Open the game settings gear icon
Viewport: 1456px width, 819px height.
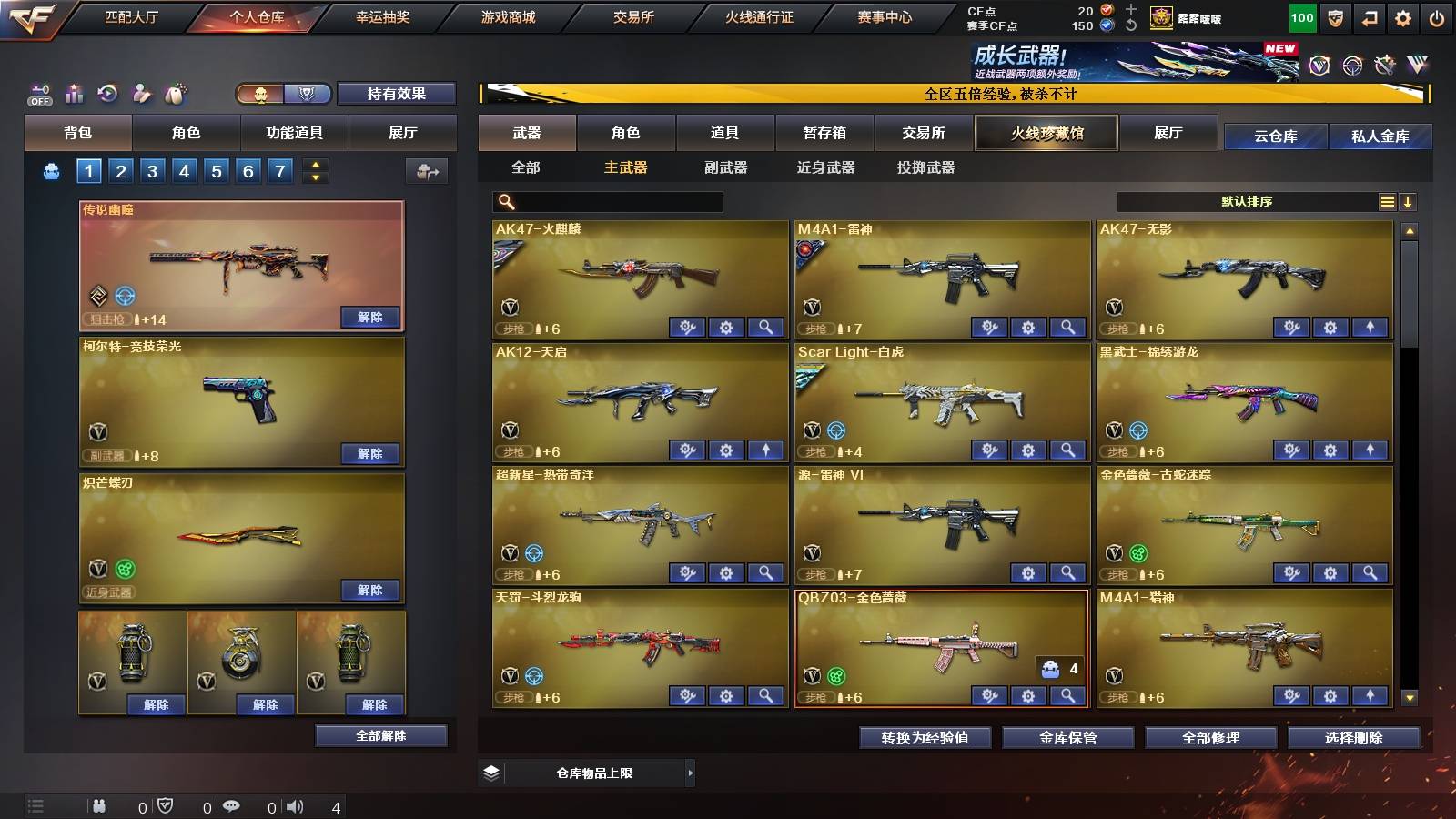[x=1404, y=16]
